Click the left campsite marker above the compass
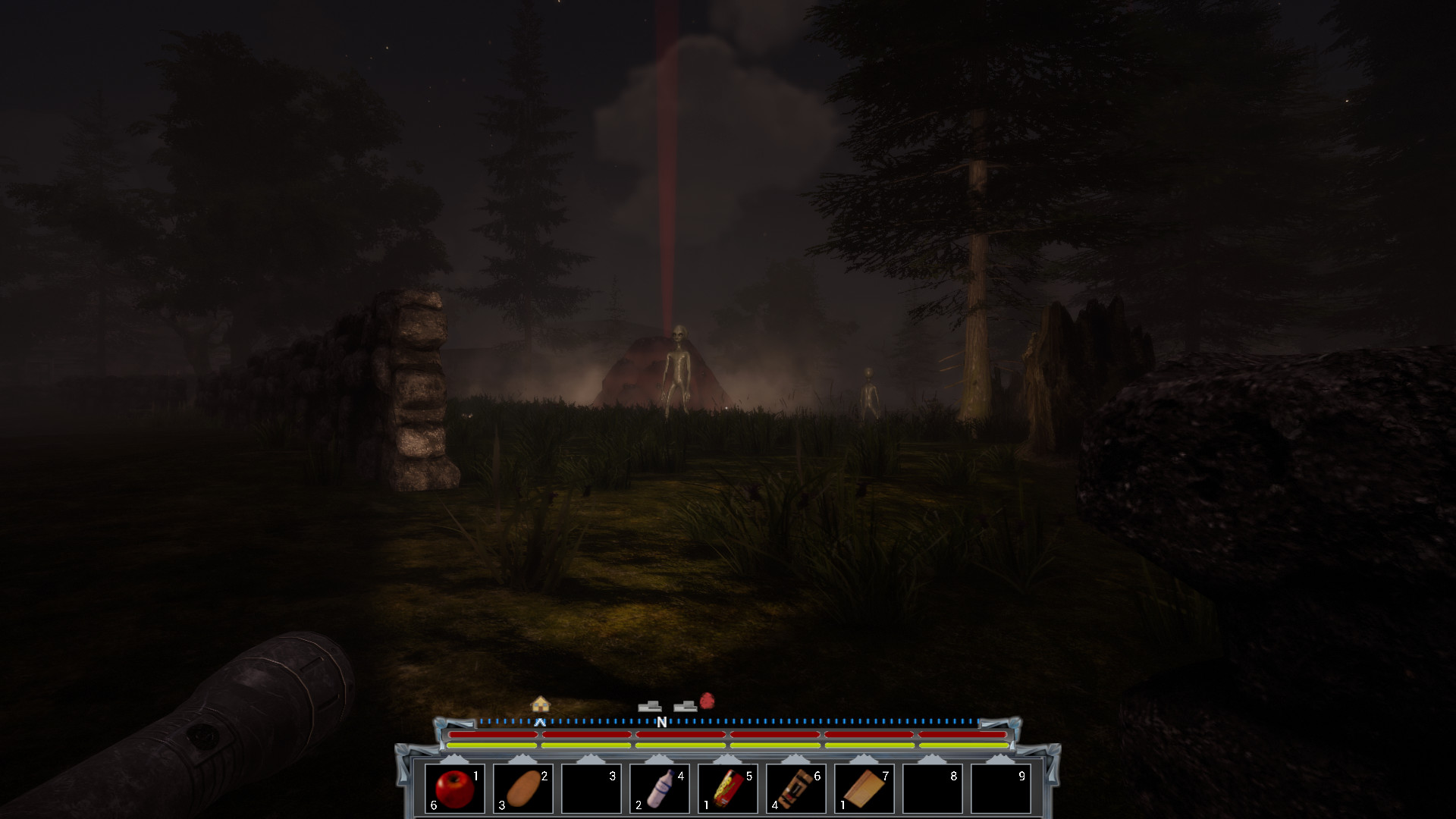 [648, 704]
